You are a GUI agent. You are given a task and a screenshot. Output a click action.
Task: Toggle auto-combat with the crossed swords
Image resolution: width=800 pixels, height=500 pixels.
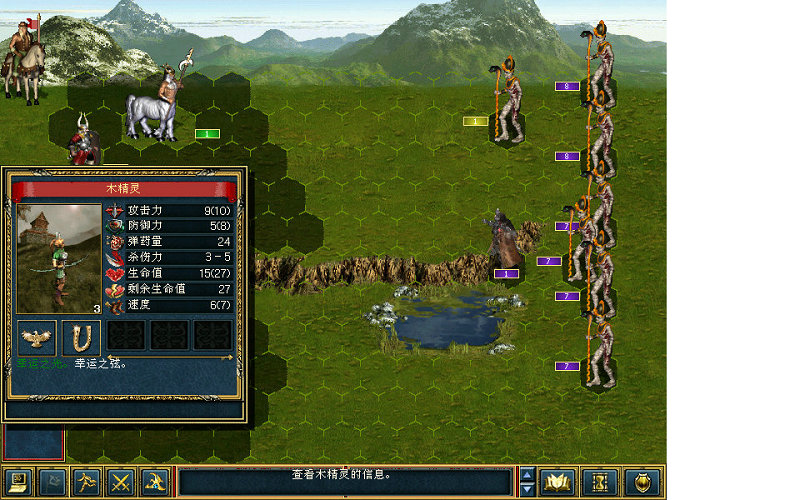(x=121, y=483)
